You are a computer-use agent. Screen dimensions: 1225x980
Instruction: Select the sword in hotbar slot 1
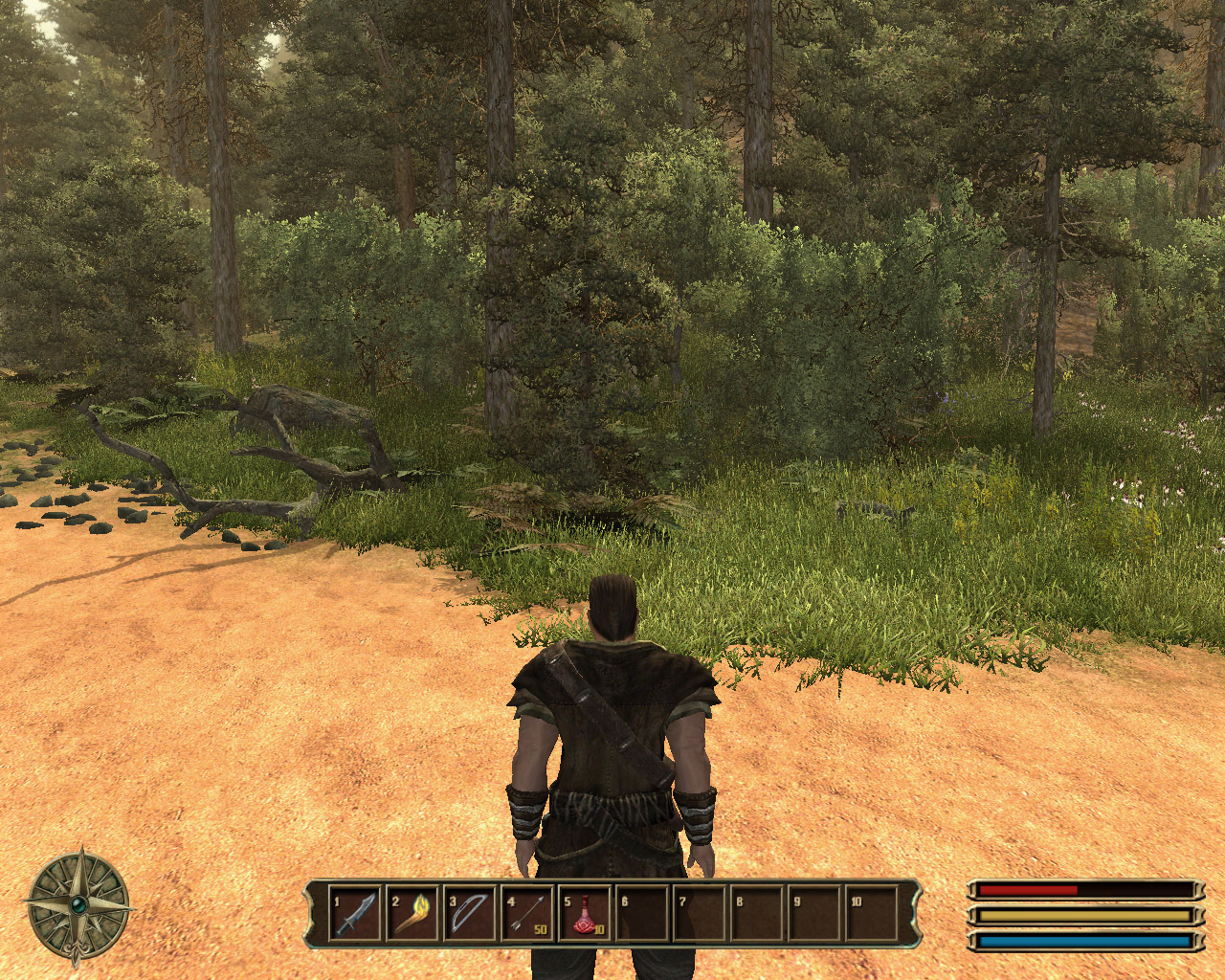[354, 914]
